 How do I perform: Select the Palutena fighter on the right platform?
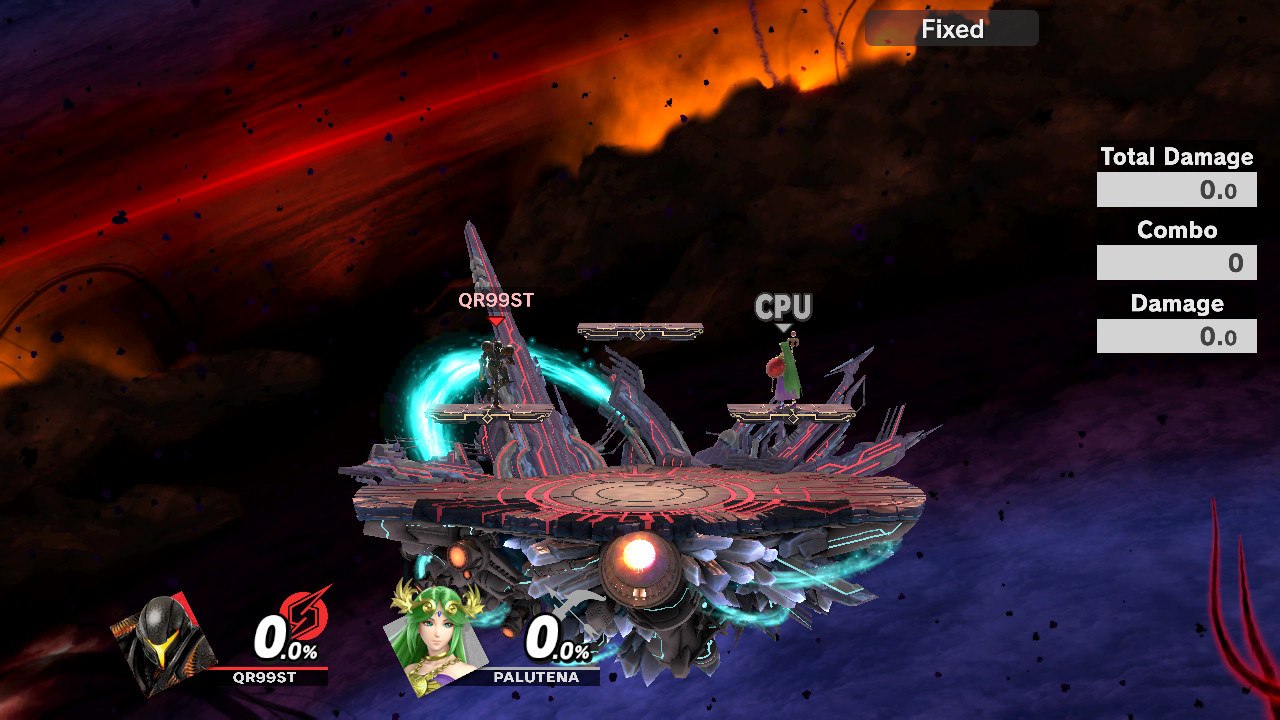coord(785,370)
